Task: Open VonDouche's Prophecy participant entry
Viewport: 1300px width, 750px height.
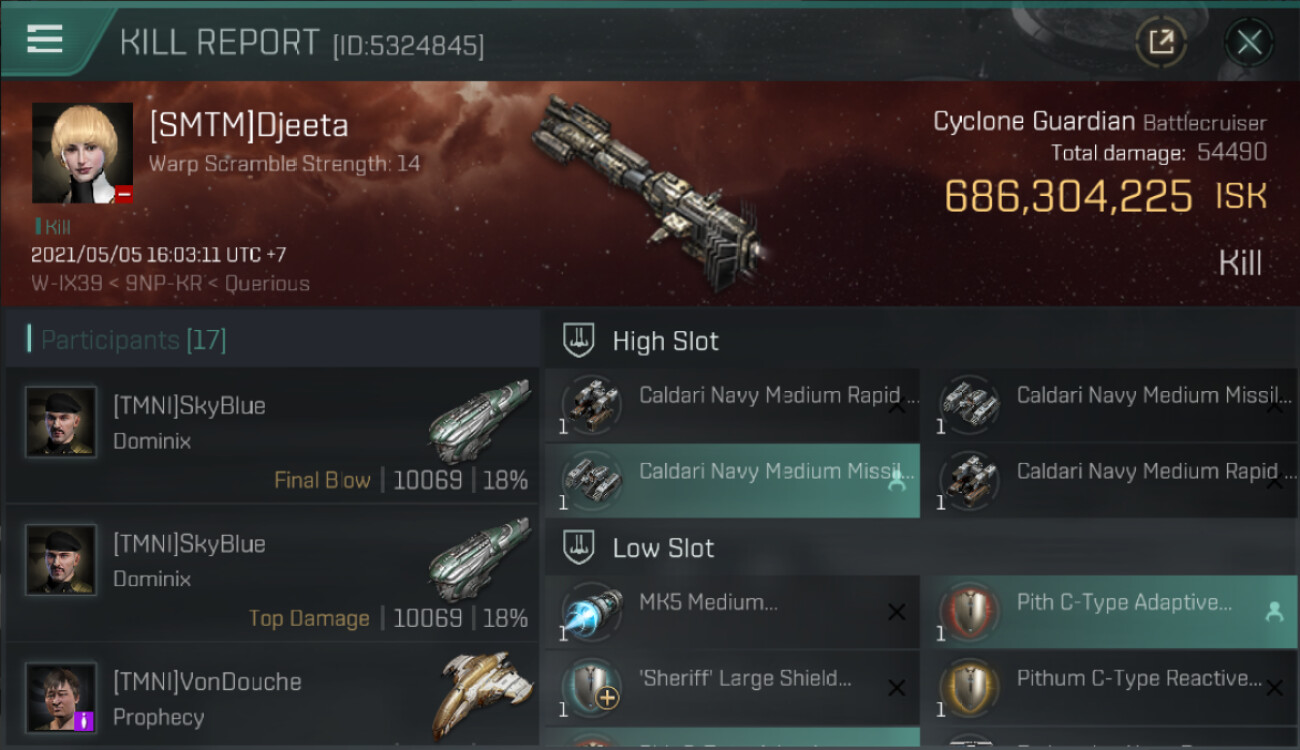Action: (272, 698)
